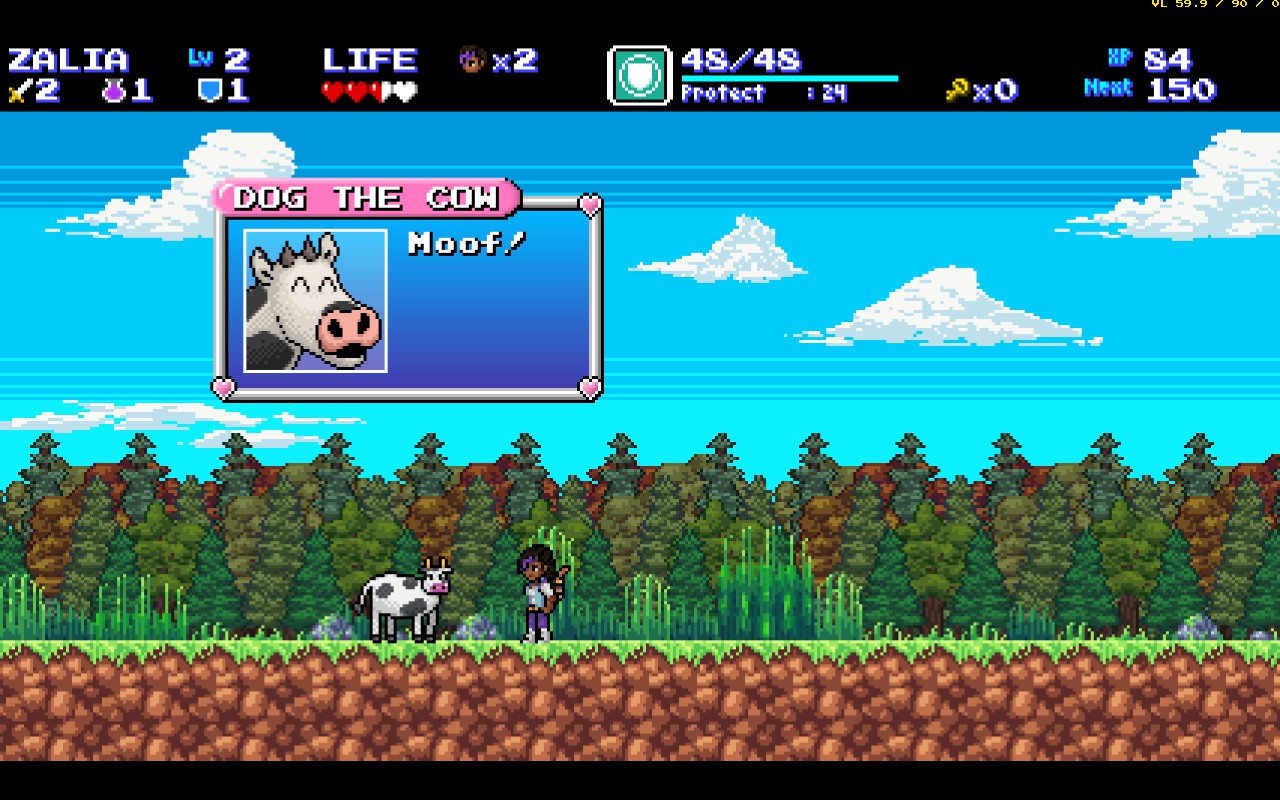
Task: Click the cow portrait in the dialogue box
Action: point(315,301)
